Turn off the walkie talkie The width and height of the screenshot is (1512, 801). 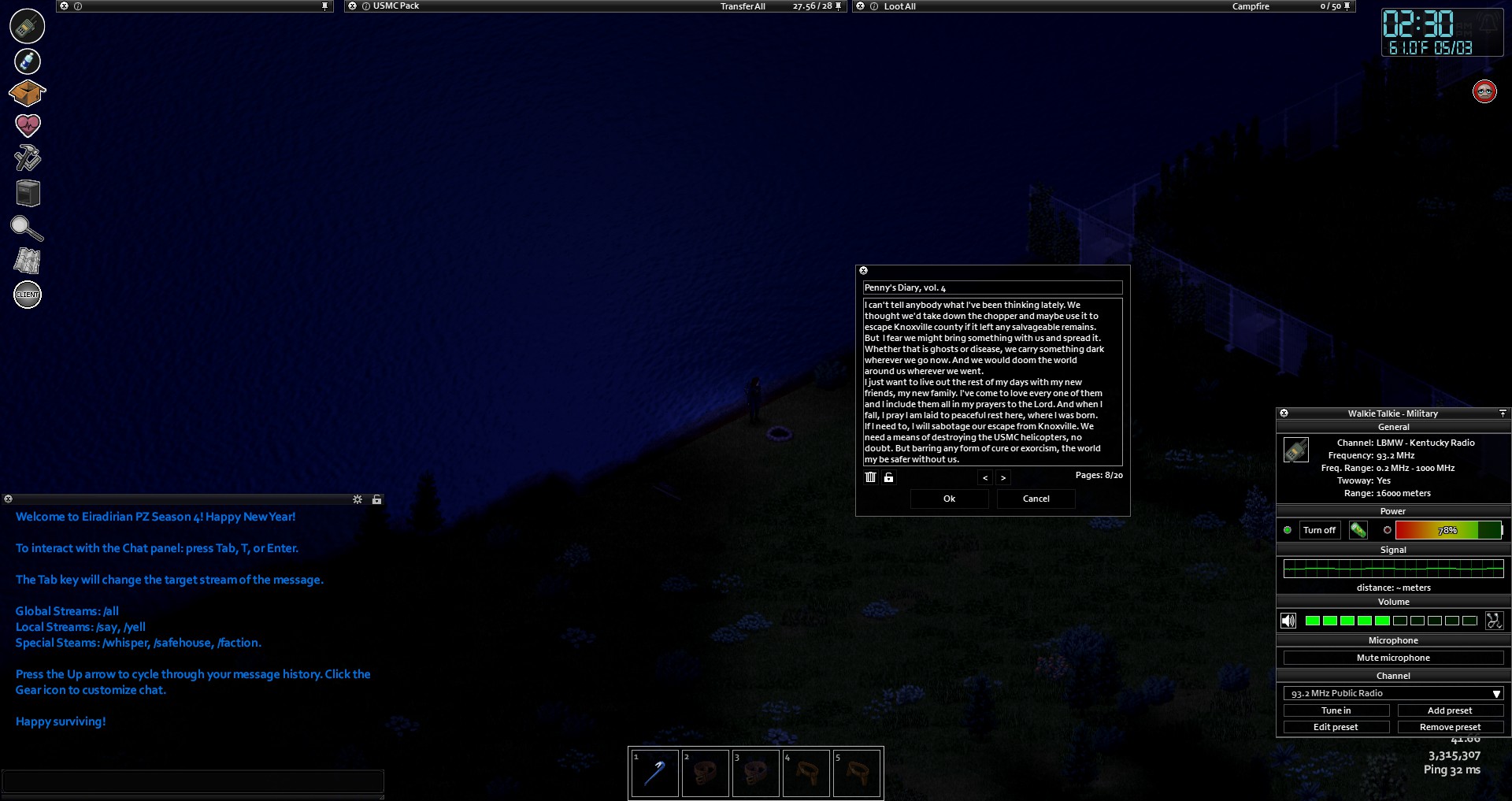1319,530
